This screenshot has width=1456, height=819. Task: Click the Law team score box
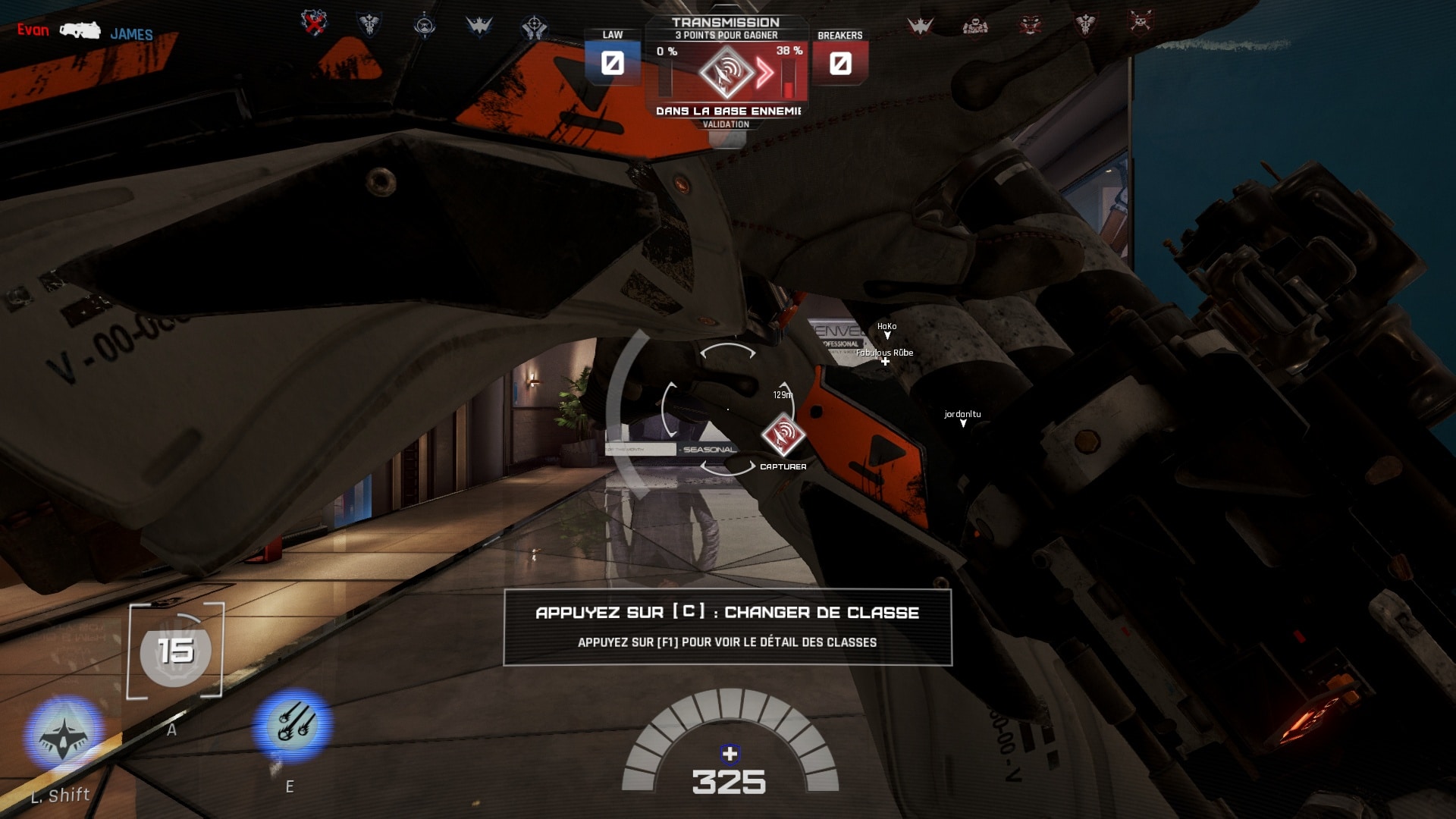tap(612, 63)
